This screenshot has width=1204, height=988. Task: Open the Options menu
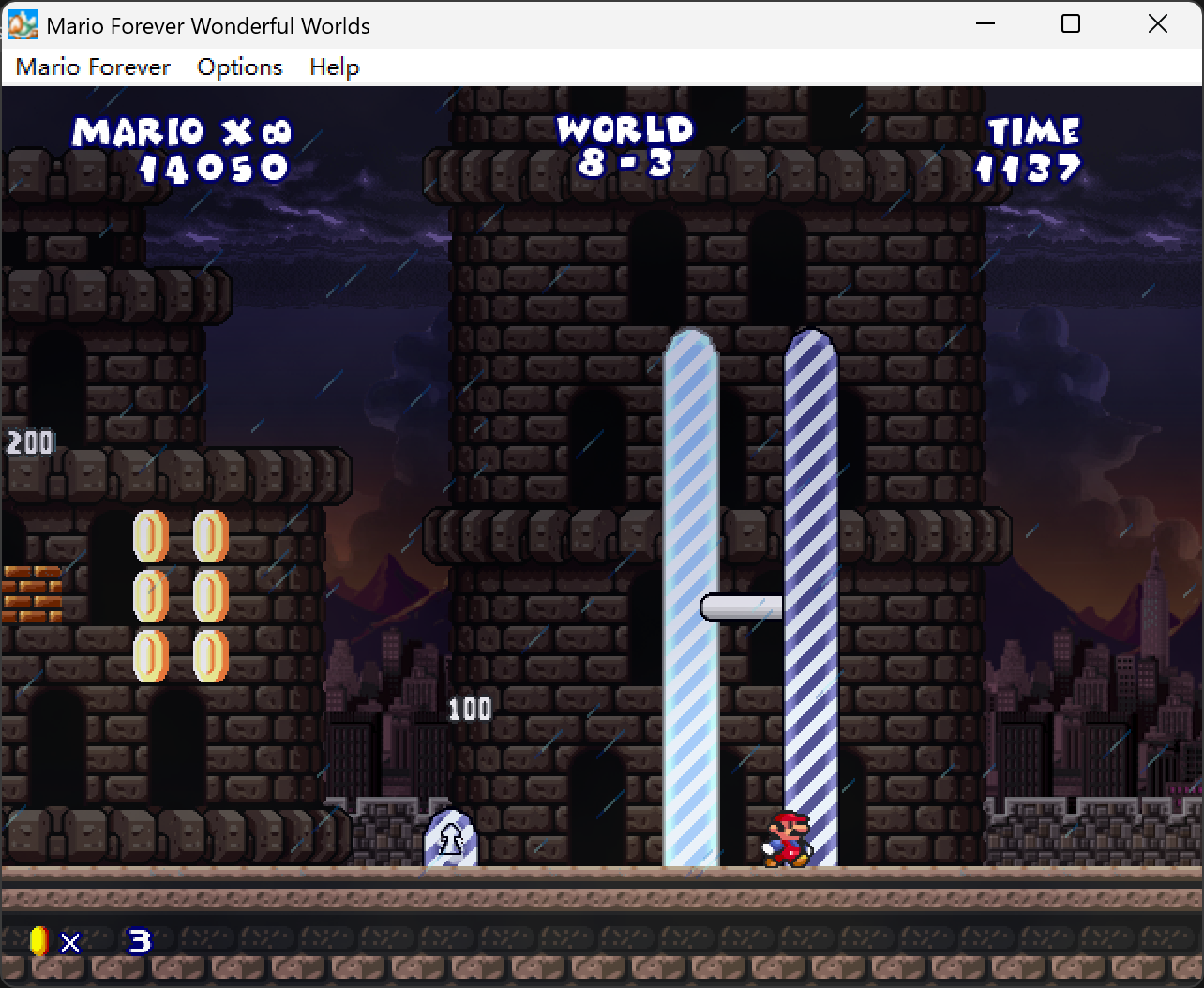(239, 67)
